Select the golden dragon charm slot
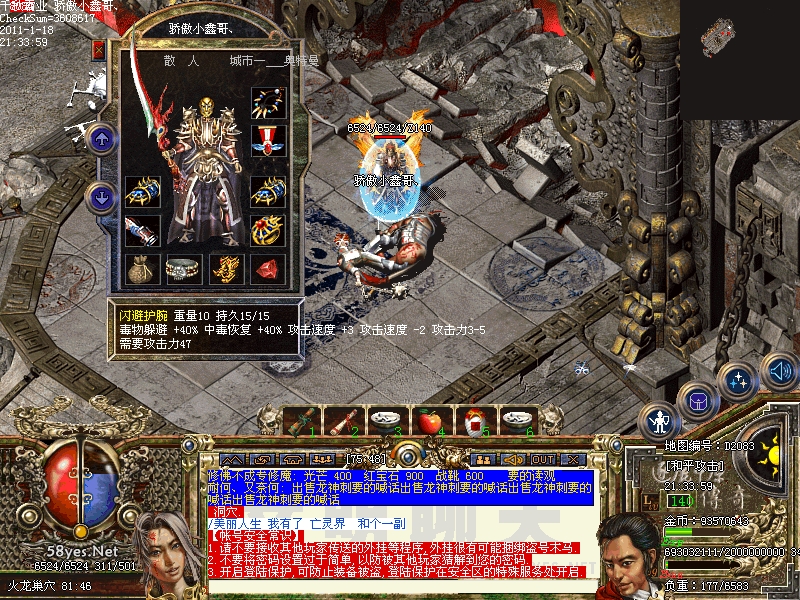This screenshot has width=800, height=600. [225, 268]
